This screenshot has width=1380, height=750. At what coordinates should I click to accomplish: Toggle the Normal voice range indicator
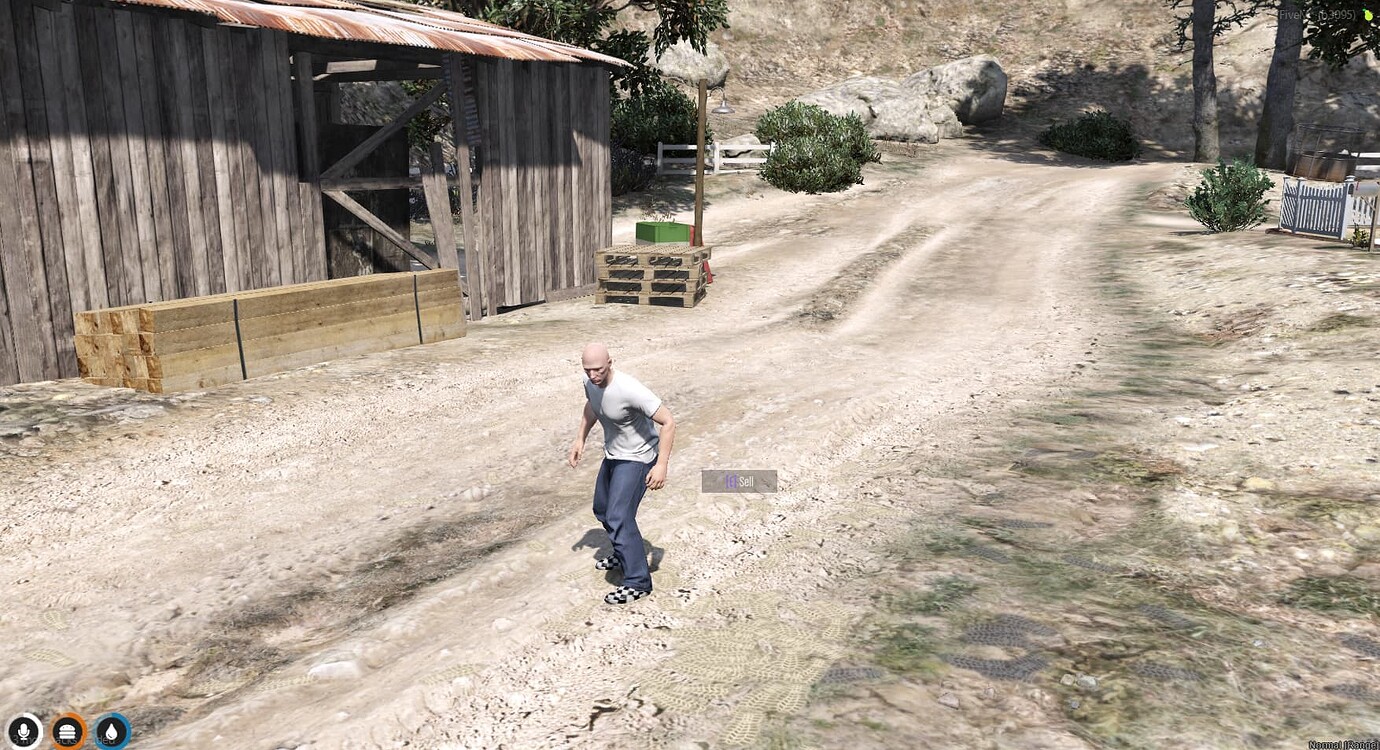click(x=1325, y=744)
